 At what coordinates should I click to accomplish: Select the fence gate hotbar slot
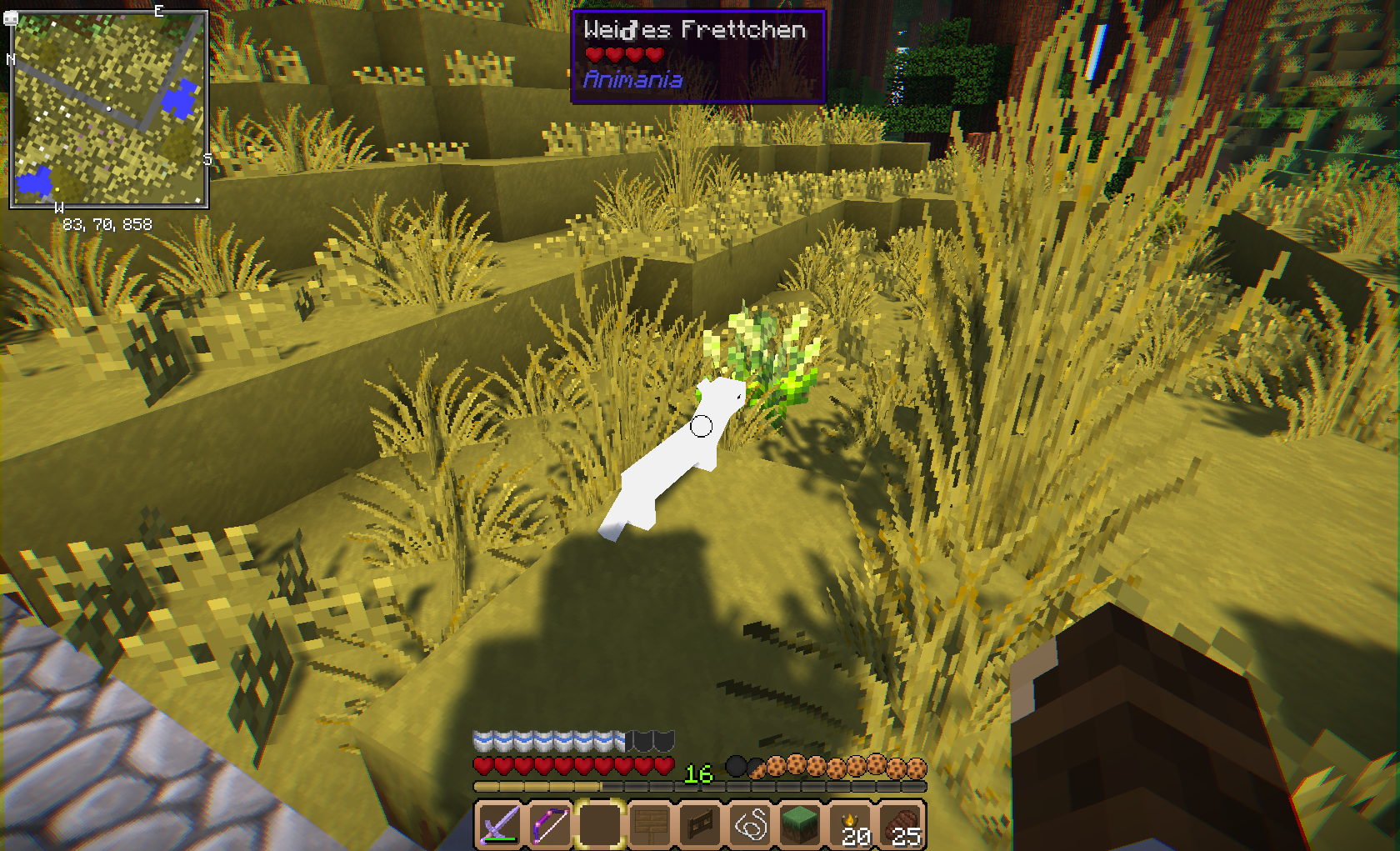(700, 825)
